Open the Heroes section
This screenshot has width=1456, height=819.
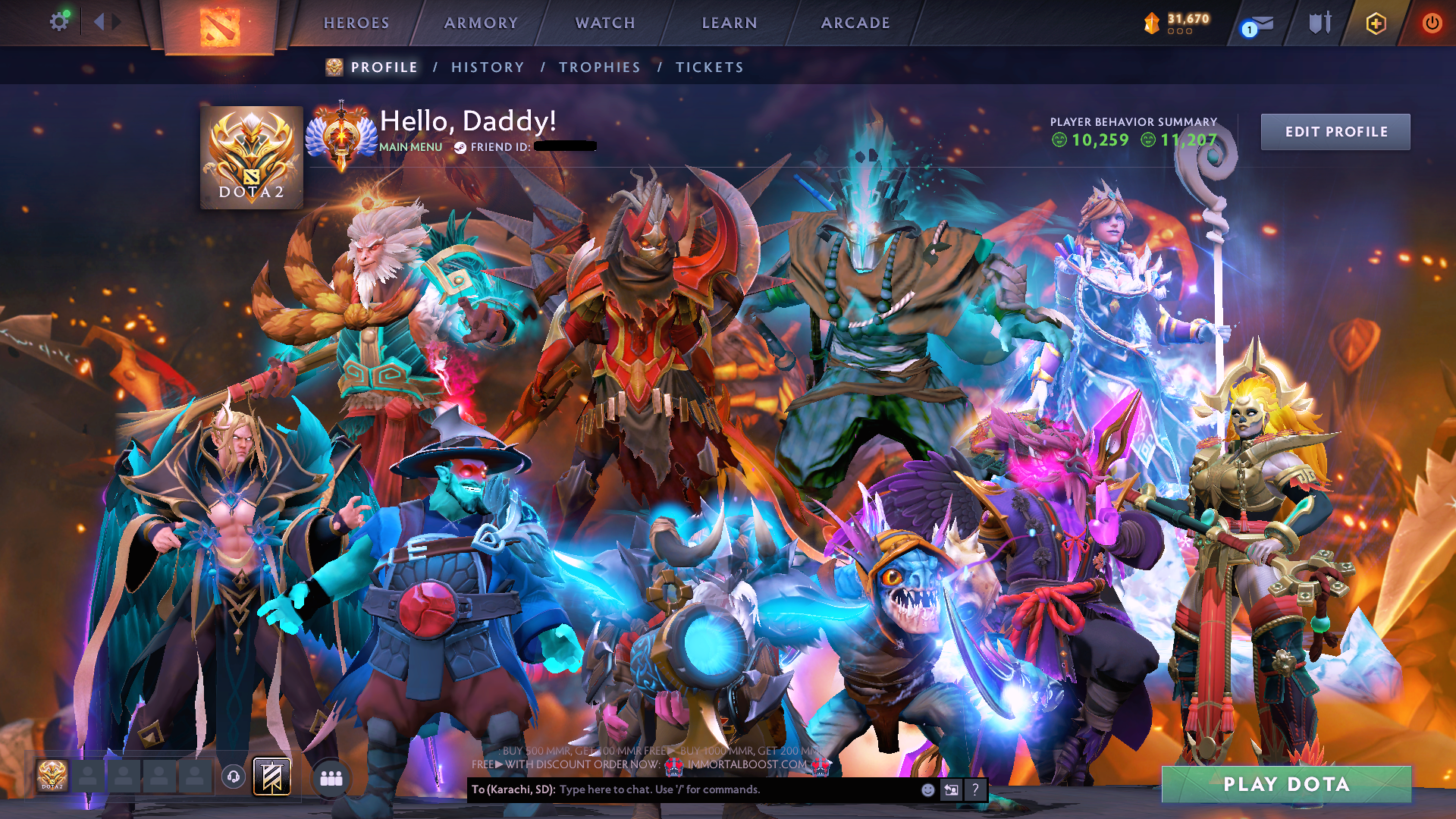pyautogui.click(x=356, y=24)
